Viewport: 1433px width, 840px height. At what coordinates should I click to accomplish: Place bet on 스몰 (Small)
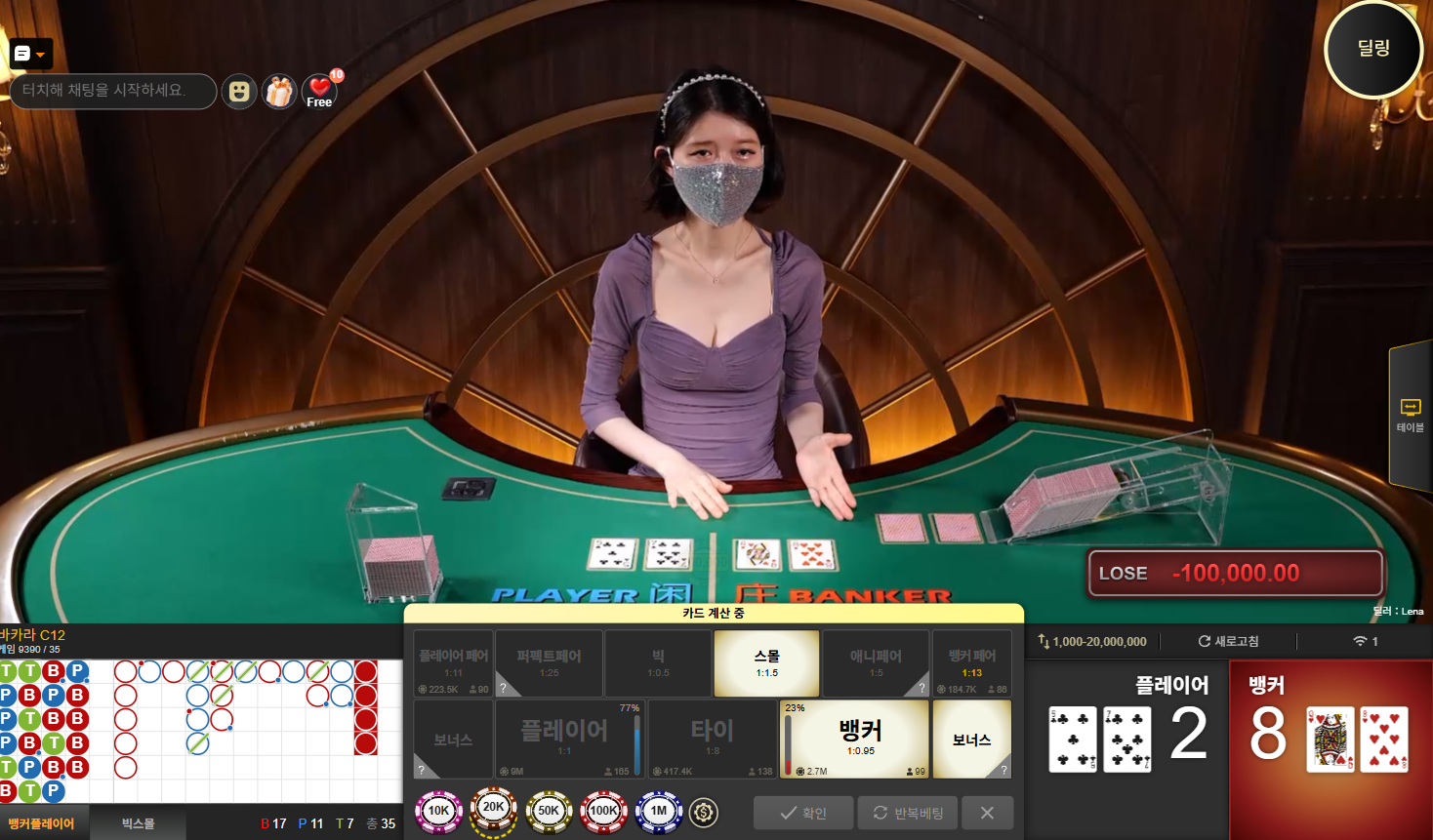point(766,663)
